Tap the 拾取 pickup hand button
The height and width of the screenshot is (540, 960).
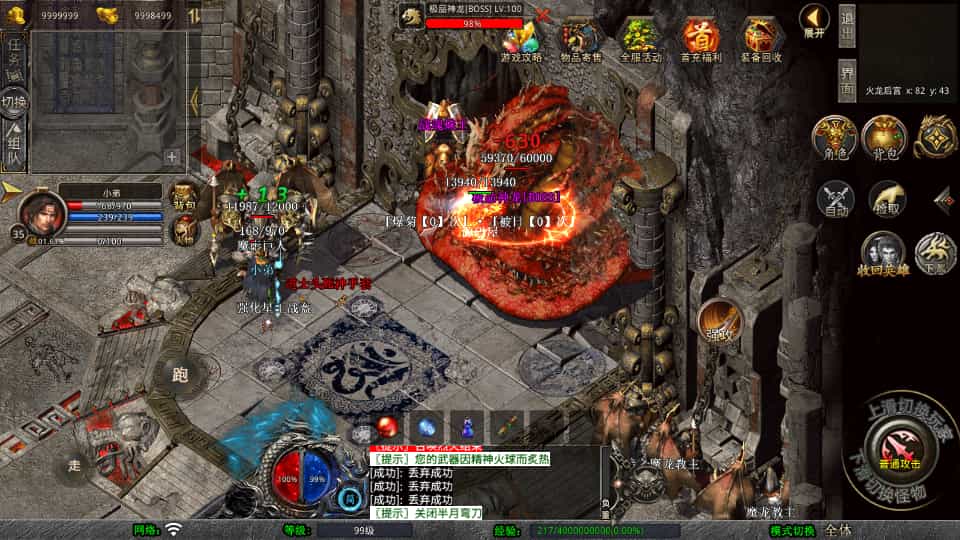[886, 199]
